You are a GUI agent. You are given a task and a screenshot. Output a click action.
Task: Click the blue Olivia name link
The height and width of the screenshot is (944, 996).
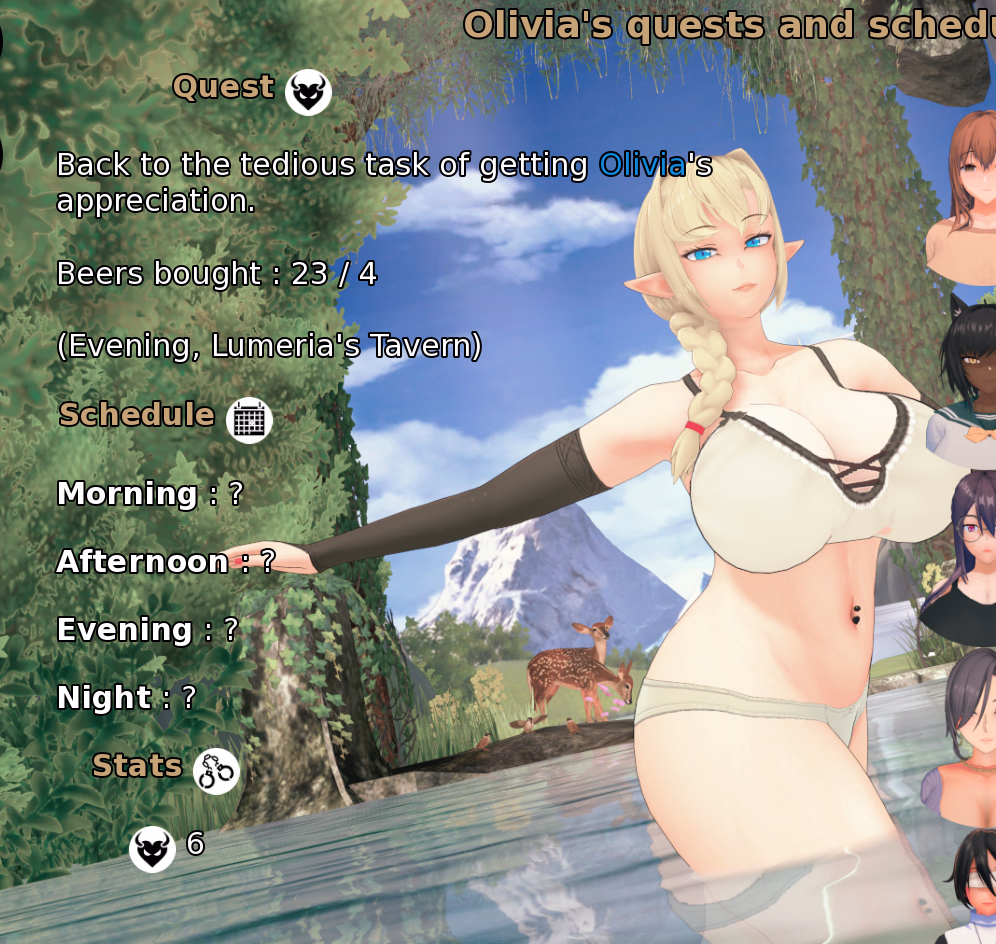(x=642, y=165)
